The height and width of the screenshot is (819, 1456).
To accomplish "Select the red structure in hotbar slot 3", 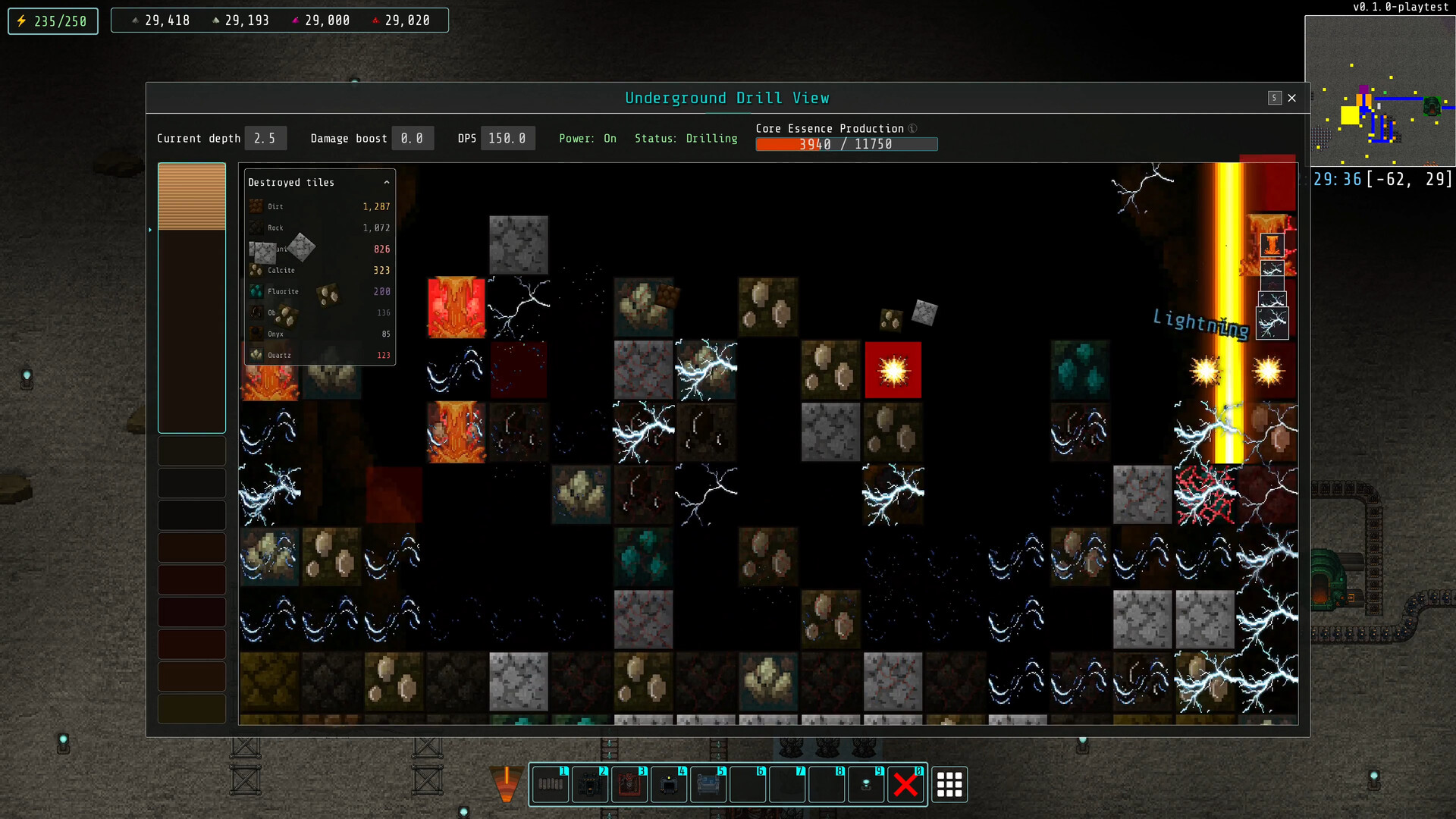I will (630, 785).
